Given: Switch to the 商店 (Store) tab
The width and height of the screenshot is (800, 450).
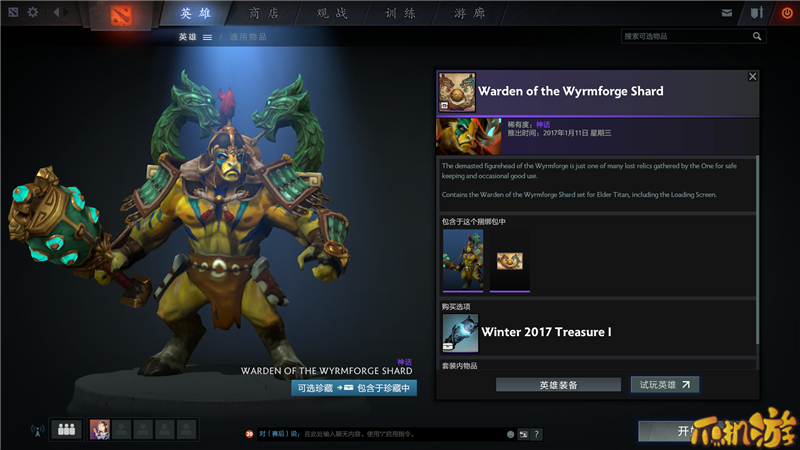Looking at the screenshot, I should pos(264,13).
